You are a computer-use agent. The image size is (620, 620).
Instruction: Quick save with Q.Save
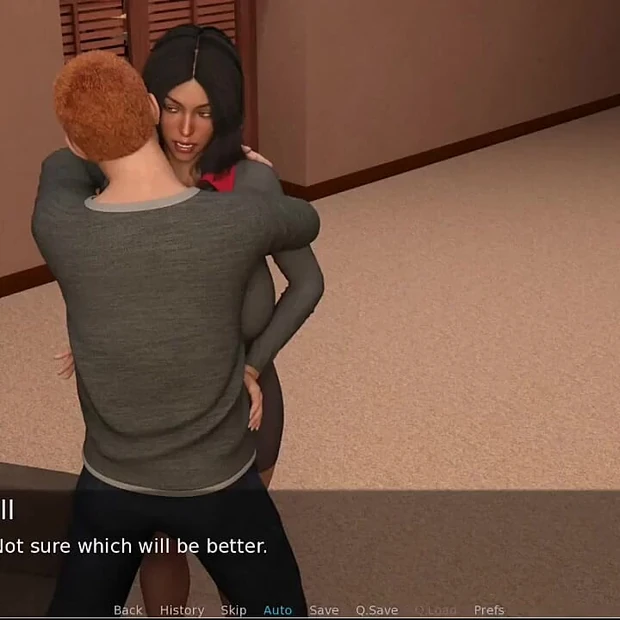point(377,610)
